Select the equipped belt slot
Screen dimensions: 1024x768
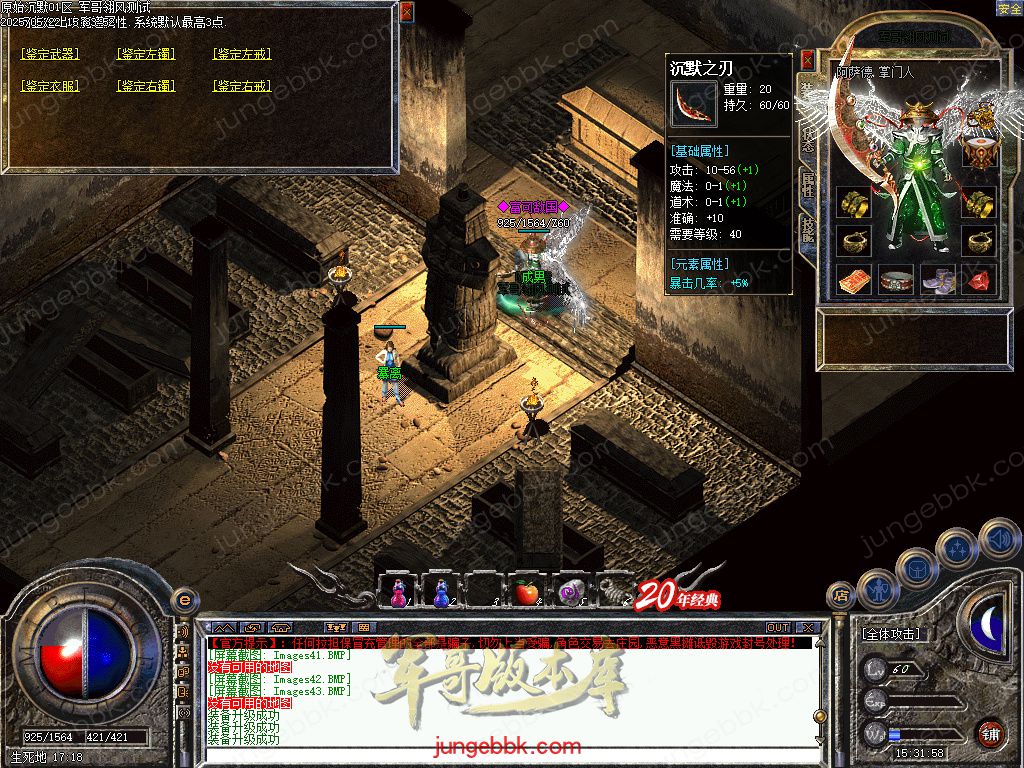(896, 280)
